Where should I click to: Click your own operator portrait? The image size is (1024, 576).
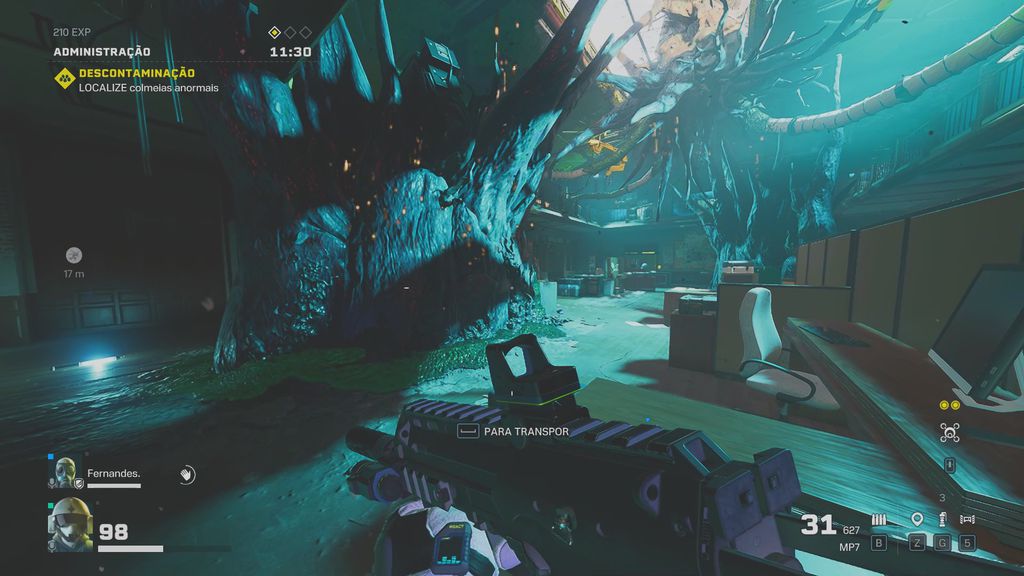pos(69,523)
